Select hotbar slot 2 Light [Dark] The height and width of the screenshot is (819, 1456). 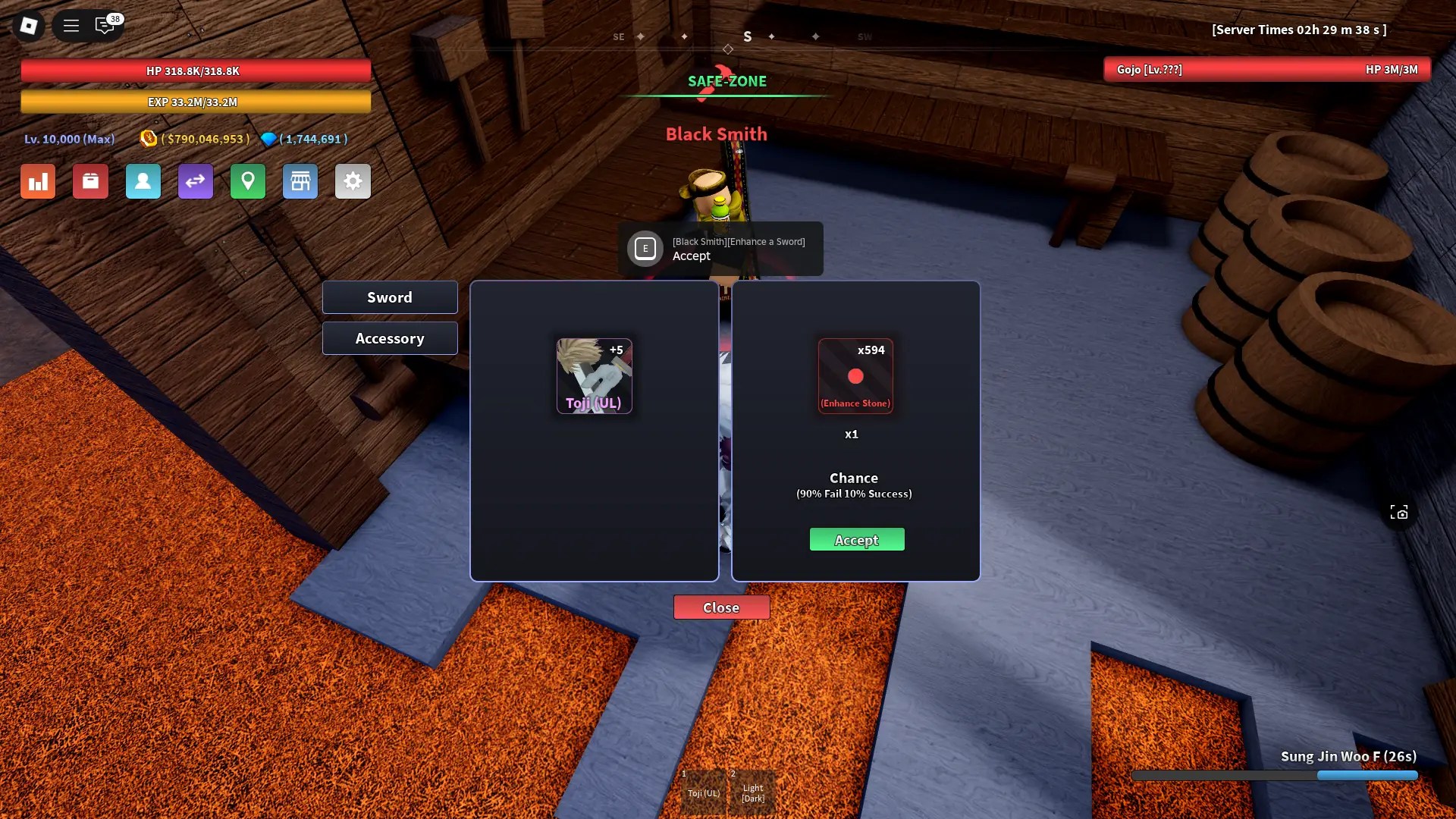pyautogui.click(x=752, y=791)
